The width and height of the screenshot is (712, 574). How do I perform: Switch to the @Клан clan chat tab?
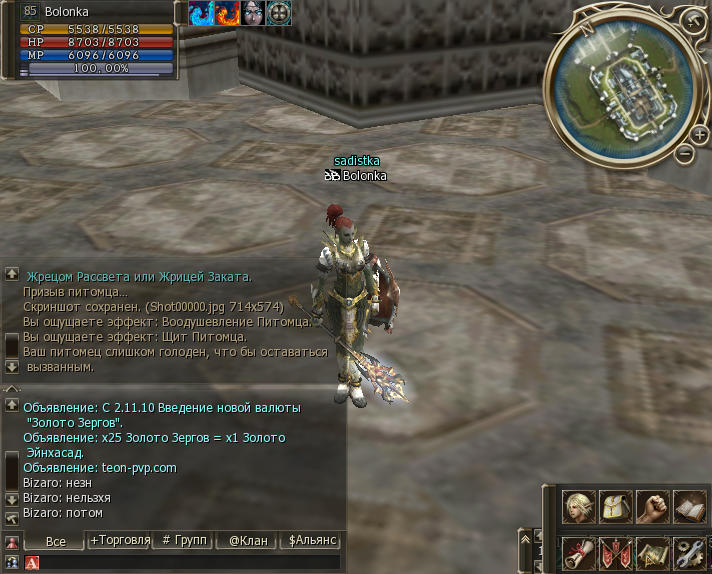point(248,540)
